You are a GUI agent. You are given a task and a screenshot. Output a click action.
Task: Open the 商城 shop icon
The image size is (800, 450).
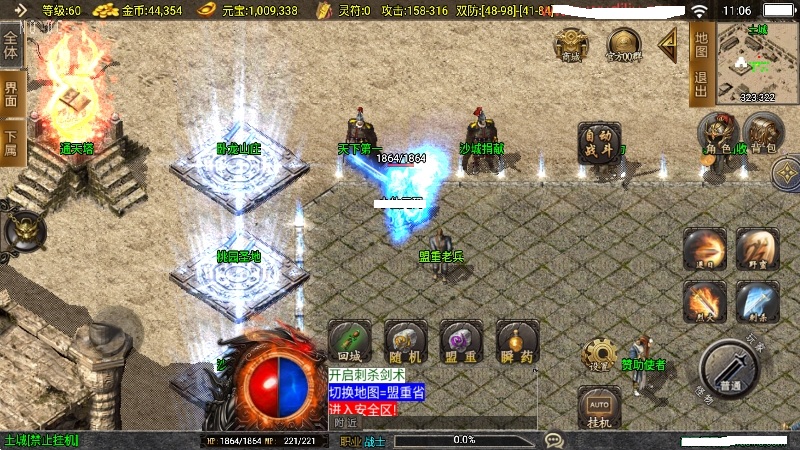click(x=571, y=45)
